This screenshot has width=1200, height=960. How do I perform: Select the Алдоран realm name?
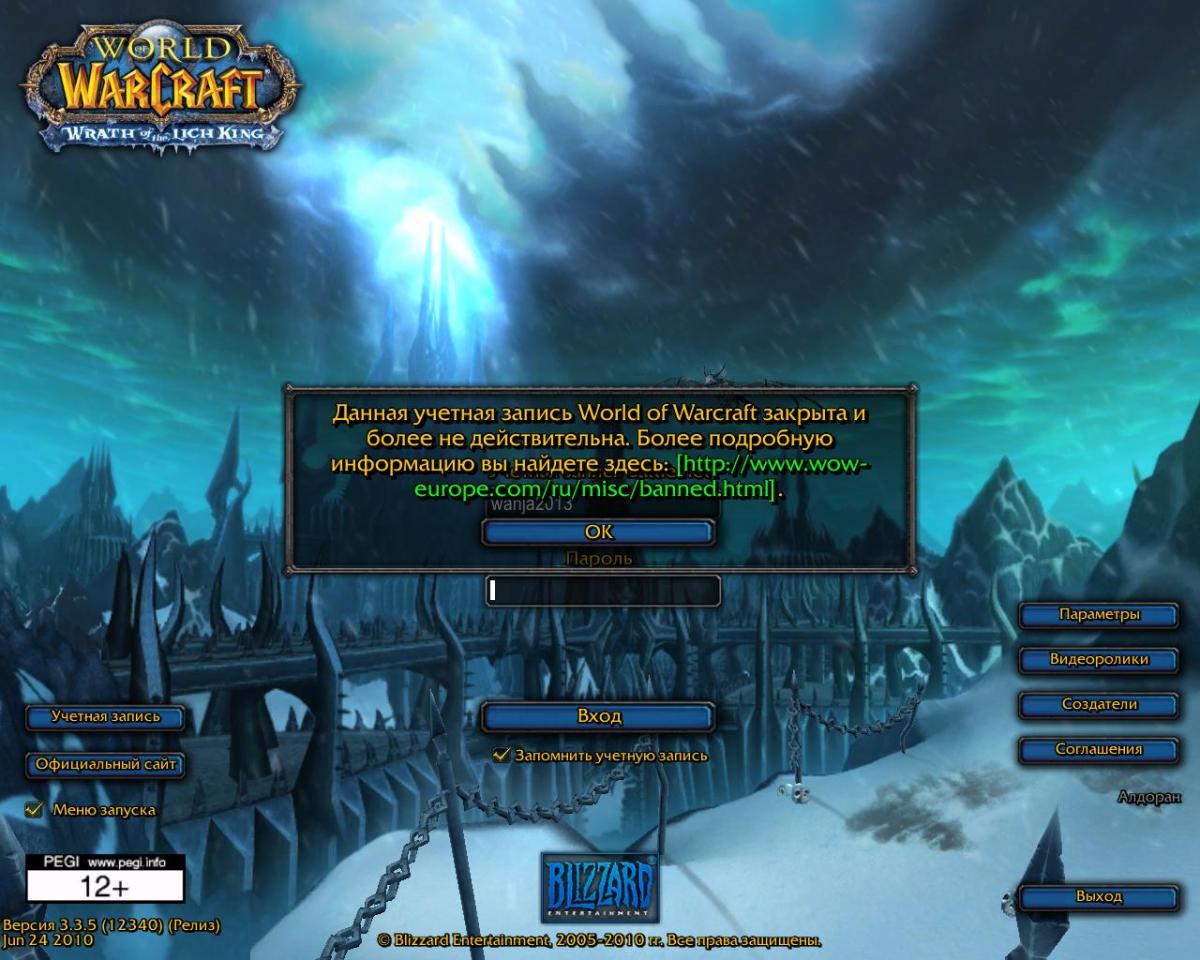(x=1148, y=797)
